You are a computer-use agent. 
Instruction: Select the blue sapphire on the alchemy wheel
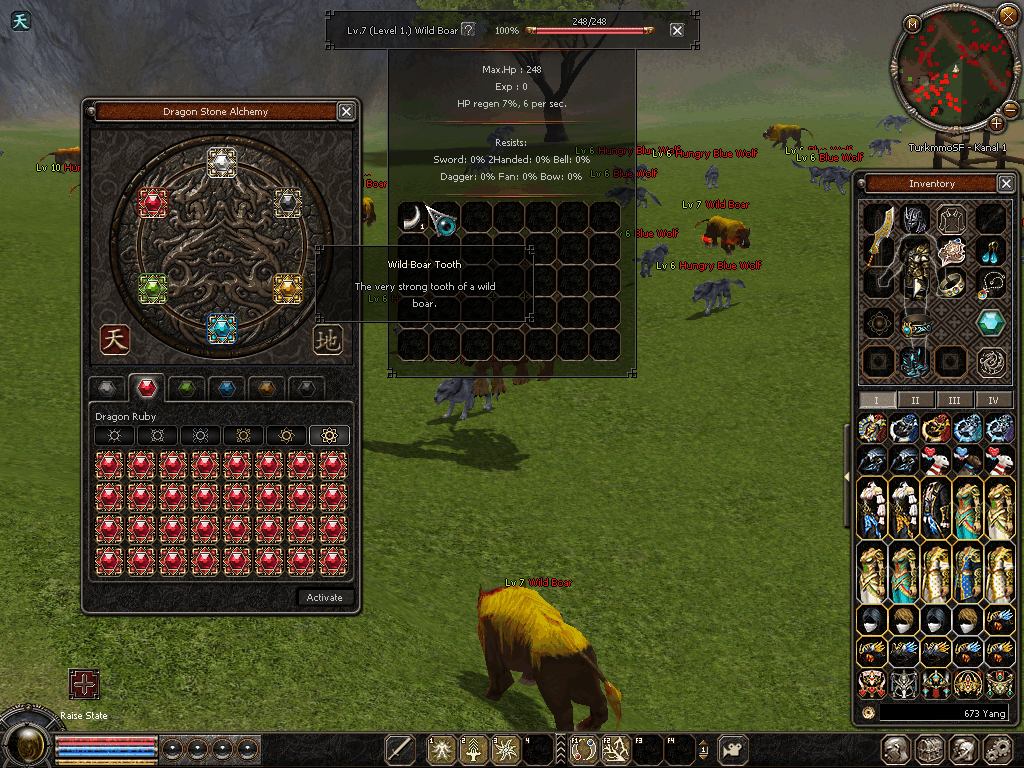(221, 327)
